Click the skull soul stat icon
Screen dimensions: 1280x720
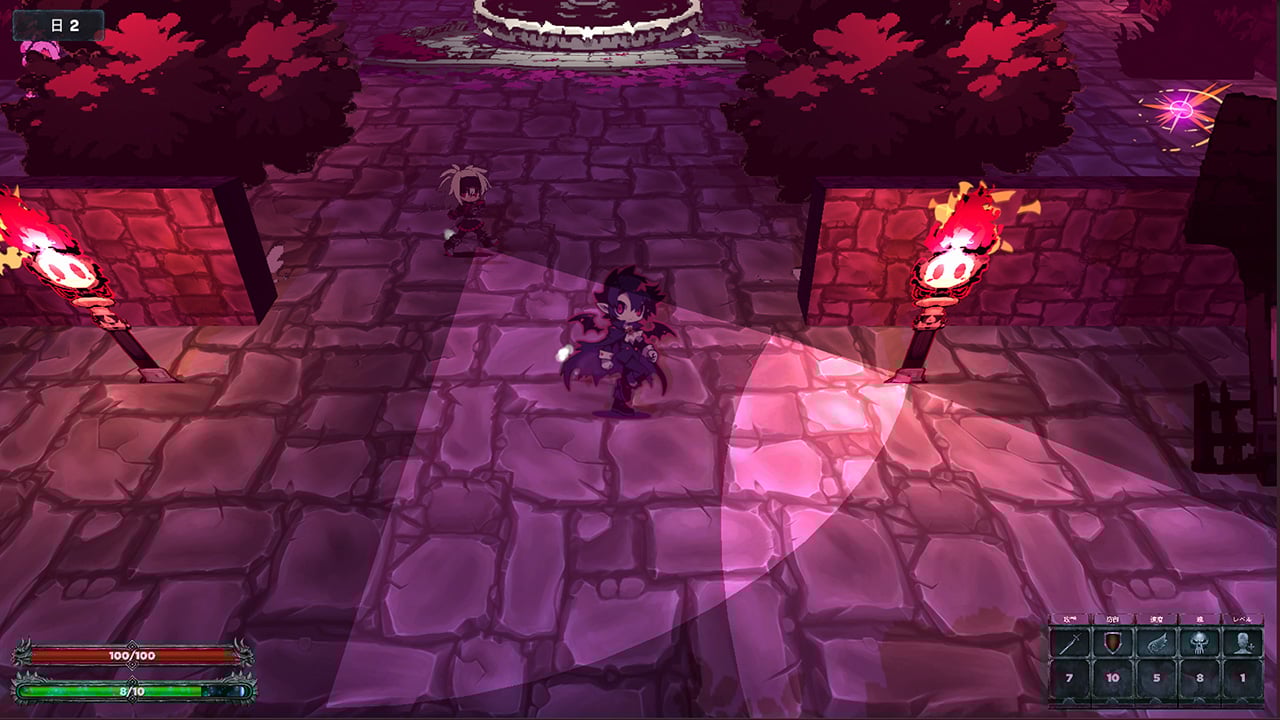(x=1197, y=643)
